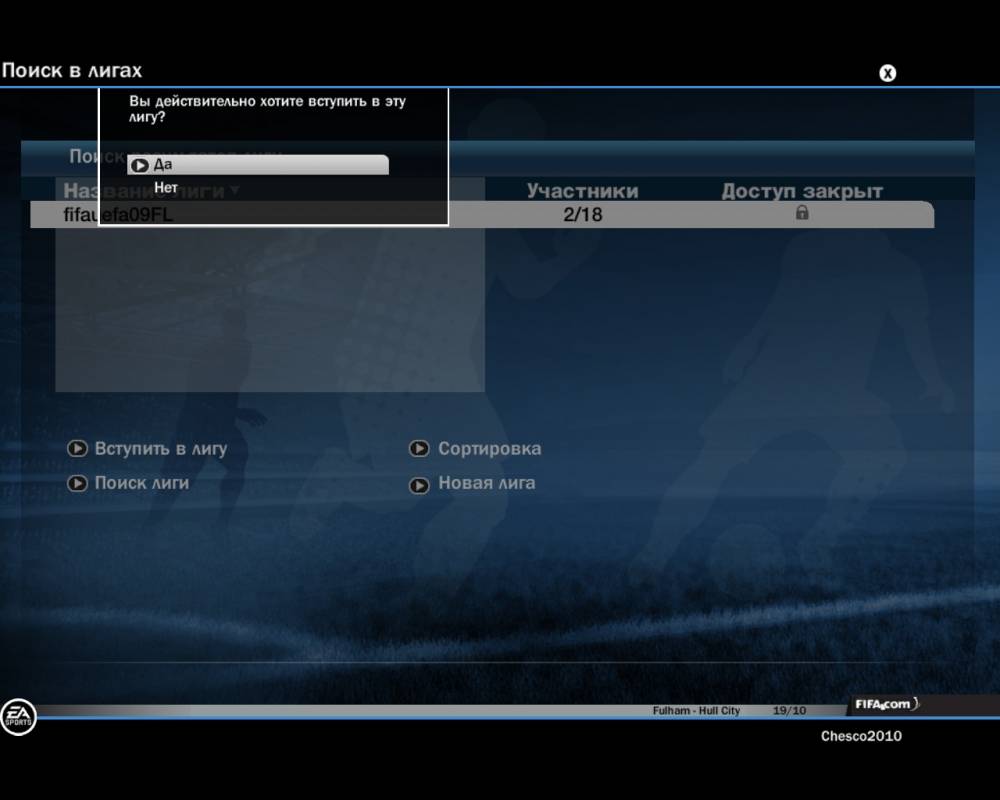This screenshot has height=800, width=1000.
Task: Sort by the Участники column header
Action: [582, 191]
